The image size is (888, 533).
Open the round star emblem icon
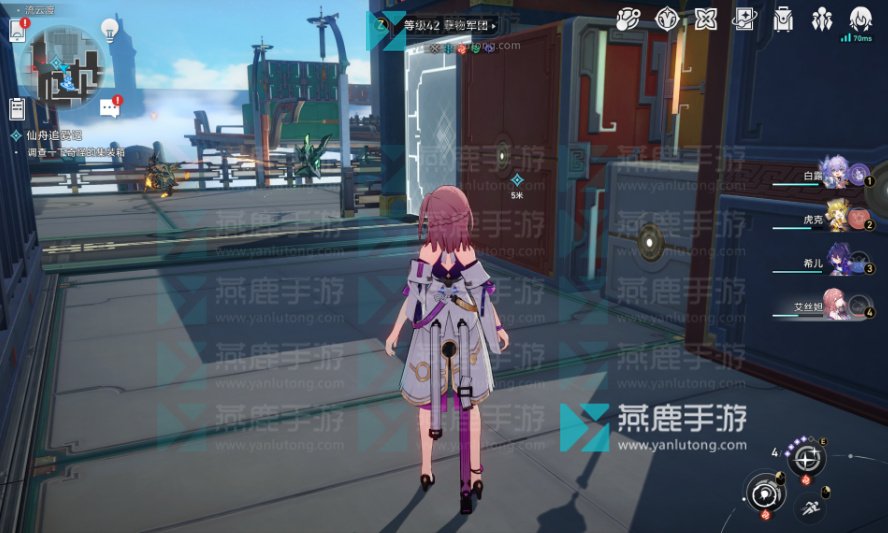667,18
